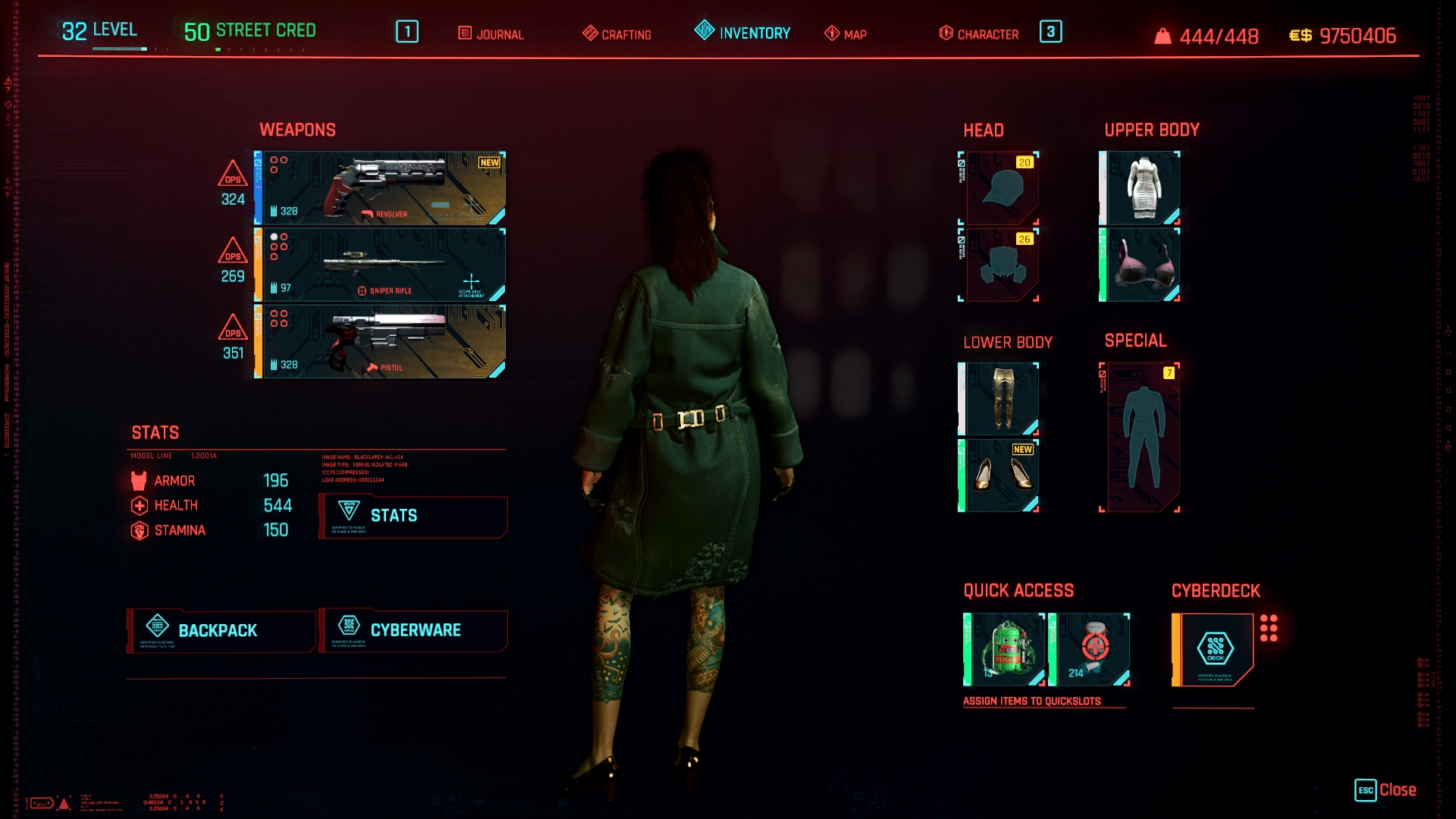Image resolution: width=1456 pixels, height=819 pixels.
Task: Open the Cyberware menu
Action: click(x=413, y=631)
